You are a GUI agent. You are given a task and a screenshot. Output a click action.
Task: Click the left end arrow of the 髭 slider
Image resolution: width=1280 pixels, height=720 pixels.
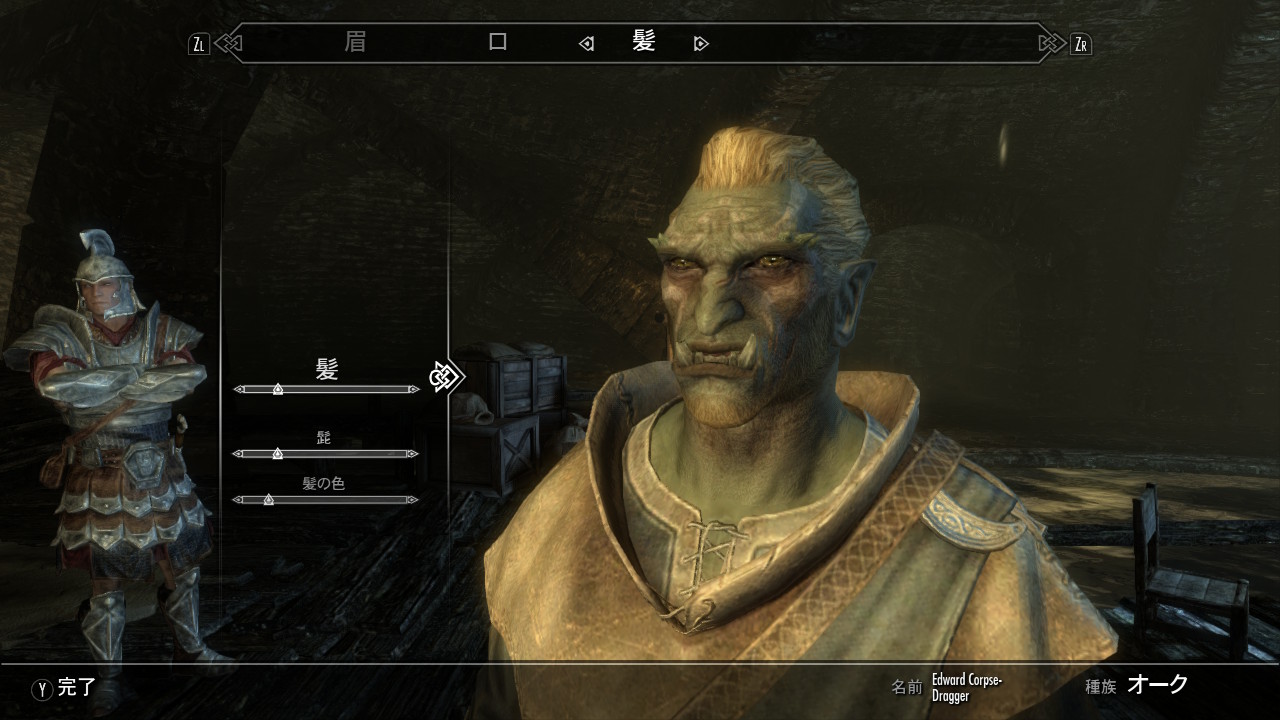[238, 454]
